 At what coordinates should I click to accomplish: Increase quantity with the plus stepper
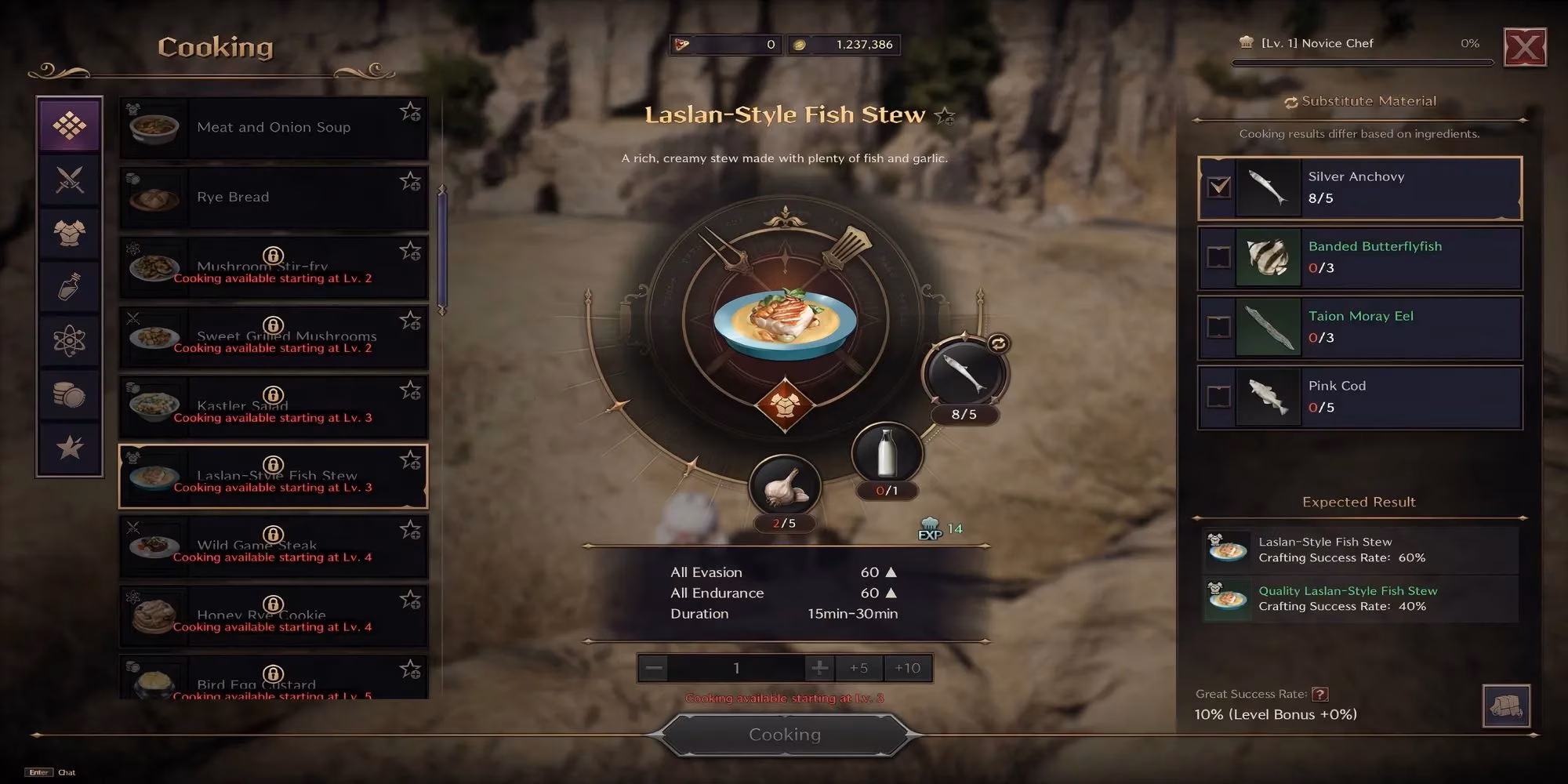(820, 668)
